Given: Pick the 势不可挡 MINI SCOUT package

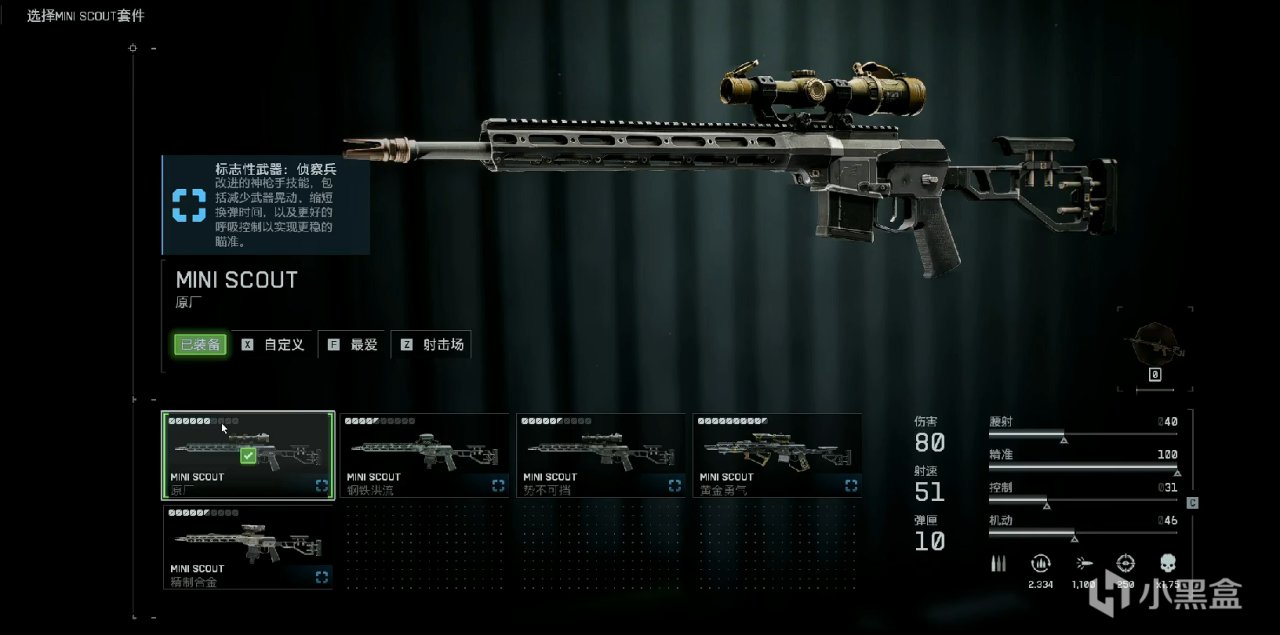Looking at the screenshot, I should point(600,455).
